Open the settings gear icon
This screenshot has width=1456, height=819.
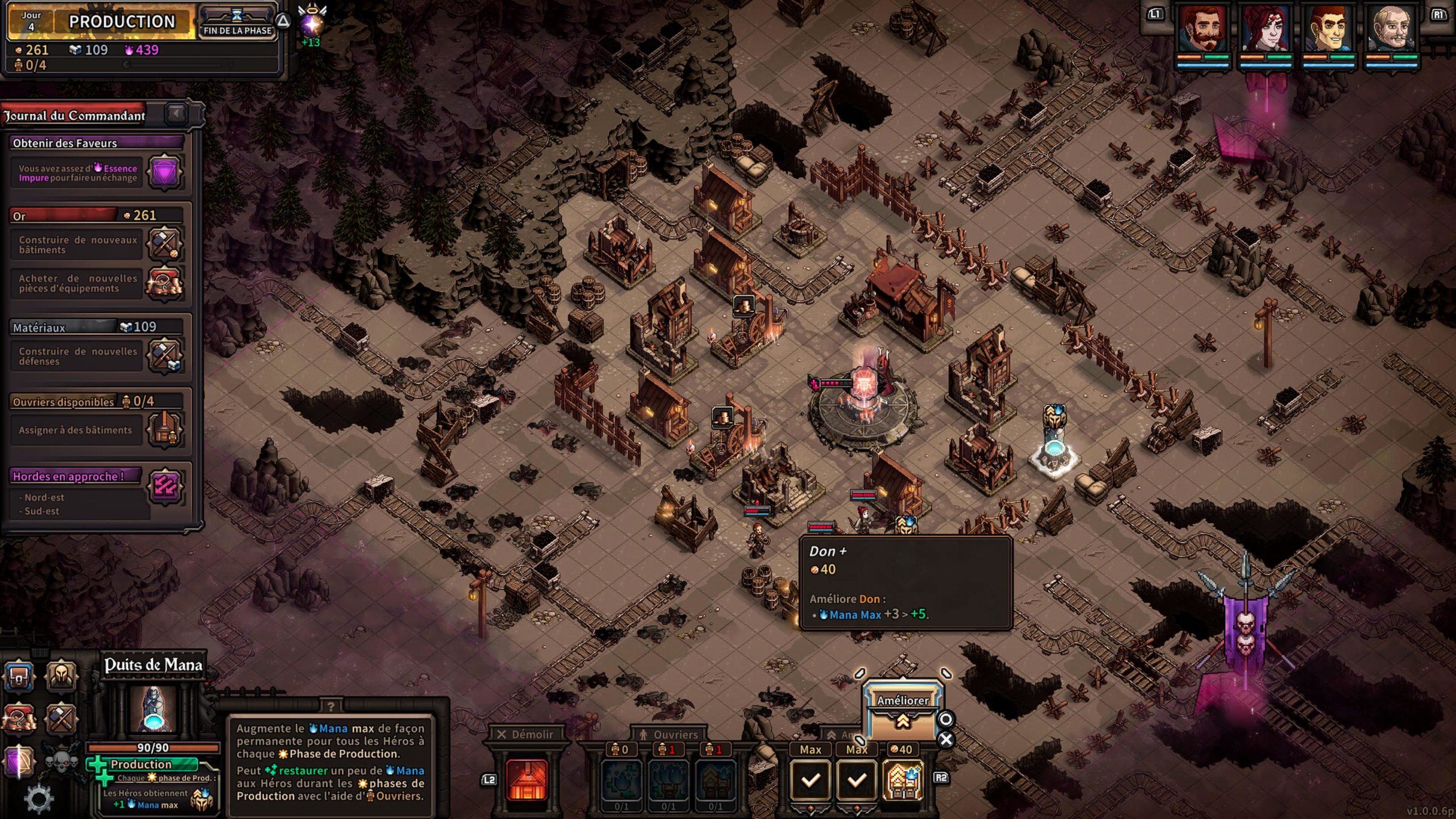click(39, 799)
